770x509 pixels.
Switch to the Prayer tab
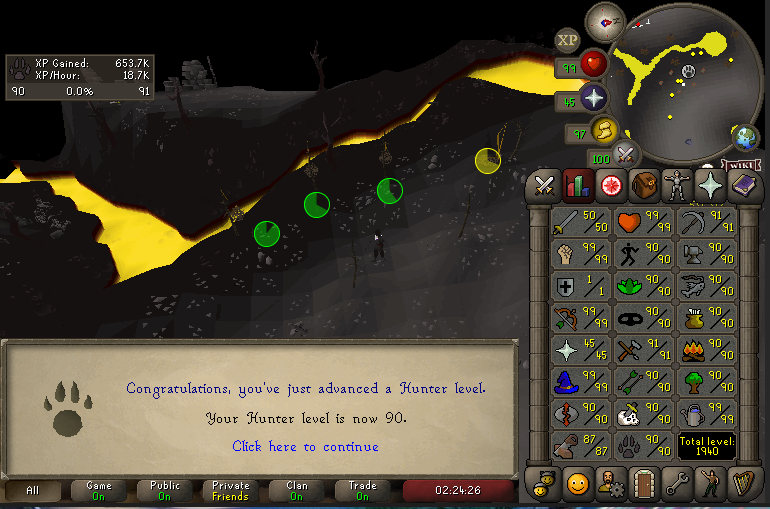pos(711,185)
